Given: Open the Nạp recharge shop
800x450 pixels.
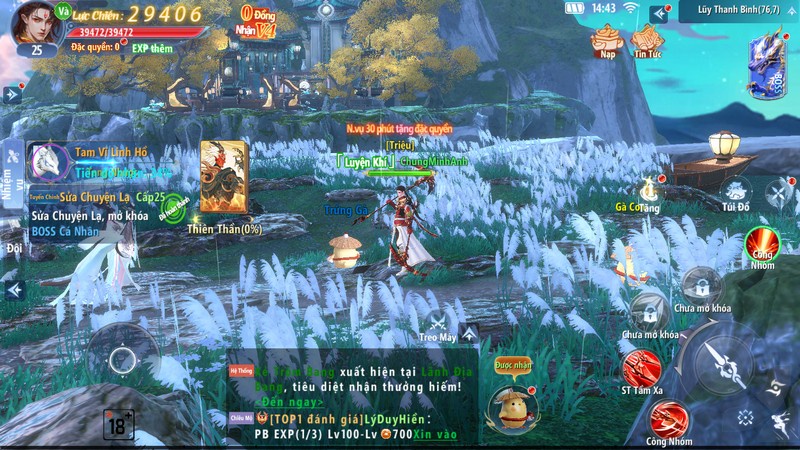Looking at the screenshot, I should tap(606, 41).
